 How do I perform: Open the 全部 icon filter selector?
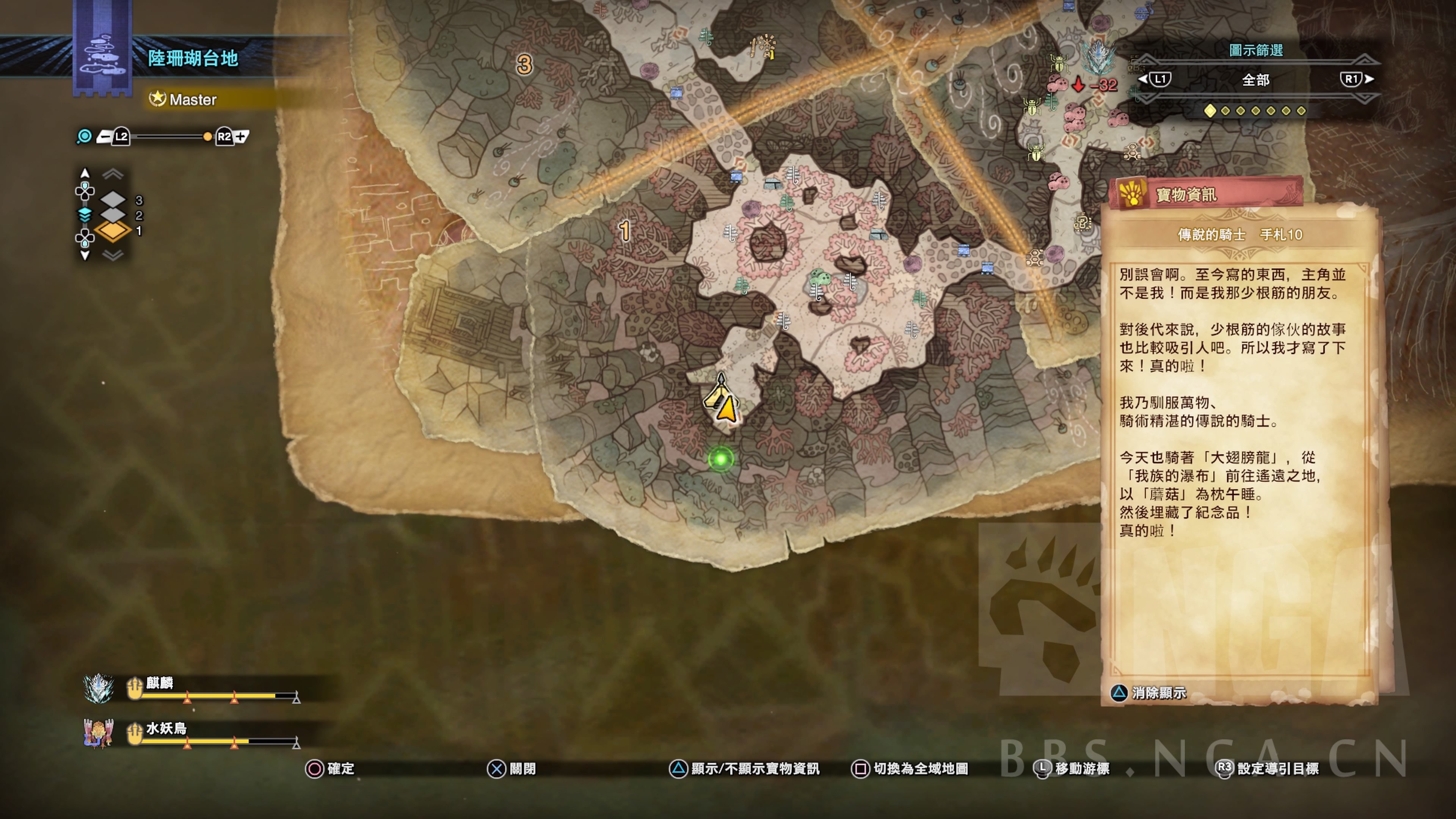[1255, 80]
